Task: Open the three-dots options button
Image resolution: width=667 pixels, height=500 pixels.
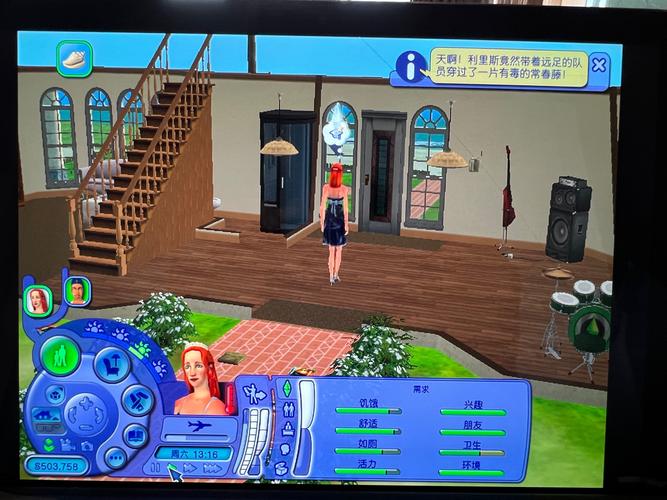Action: tap(115, 458)
